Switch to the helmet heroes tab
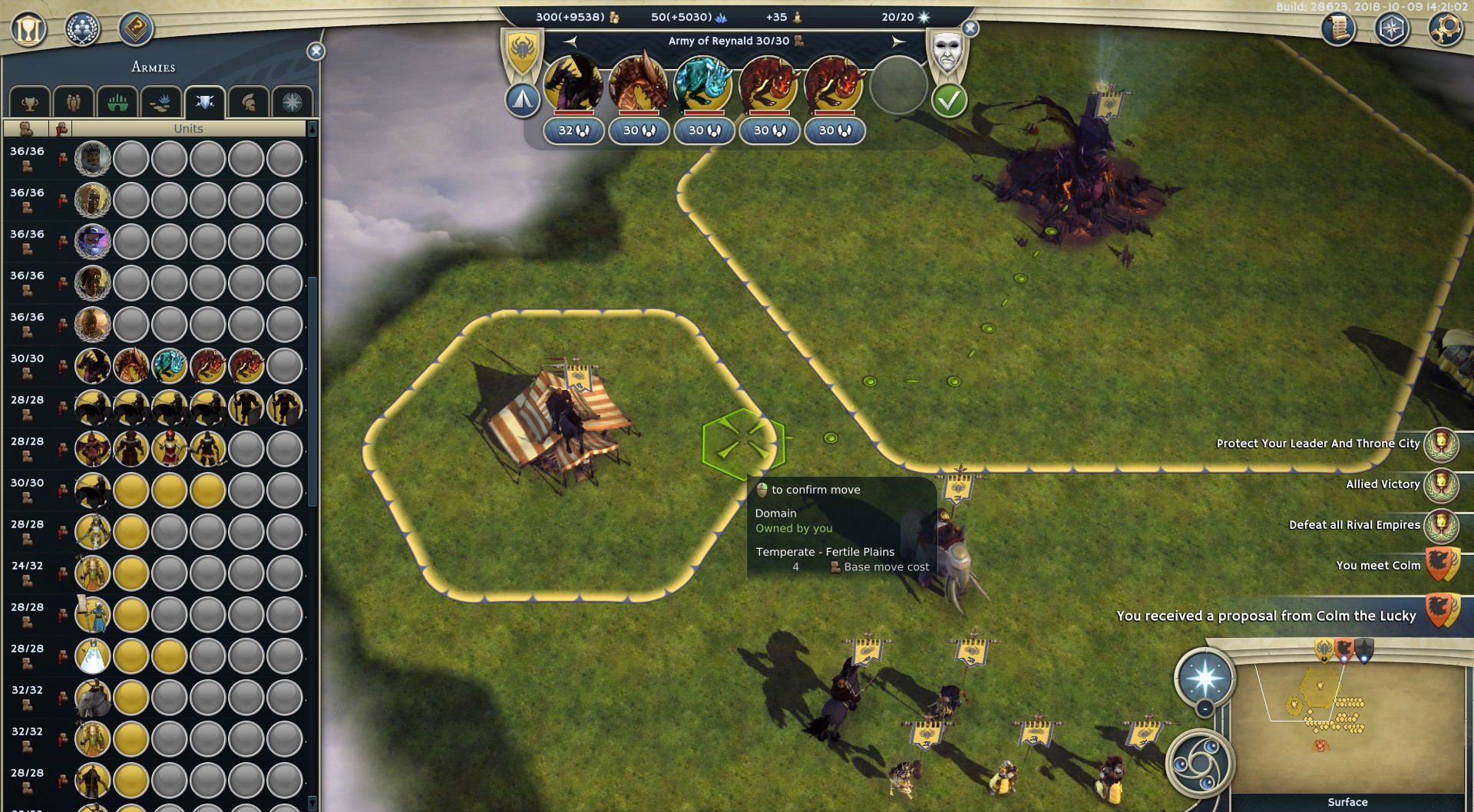 (249, 103)
